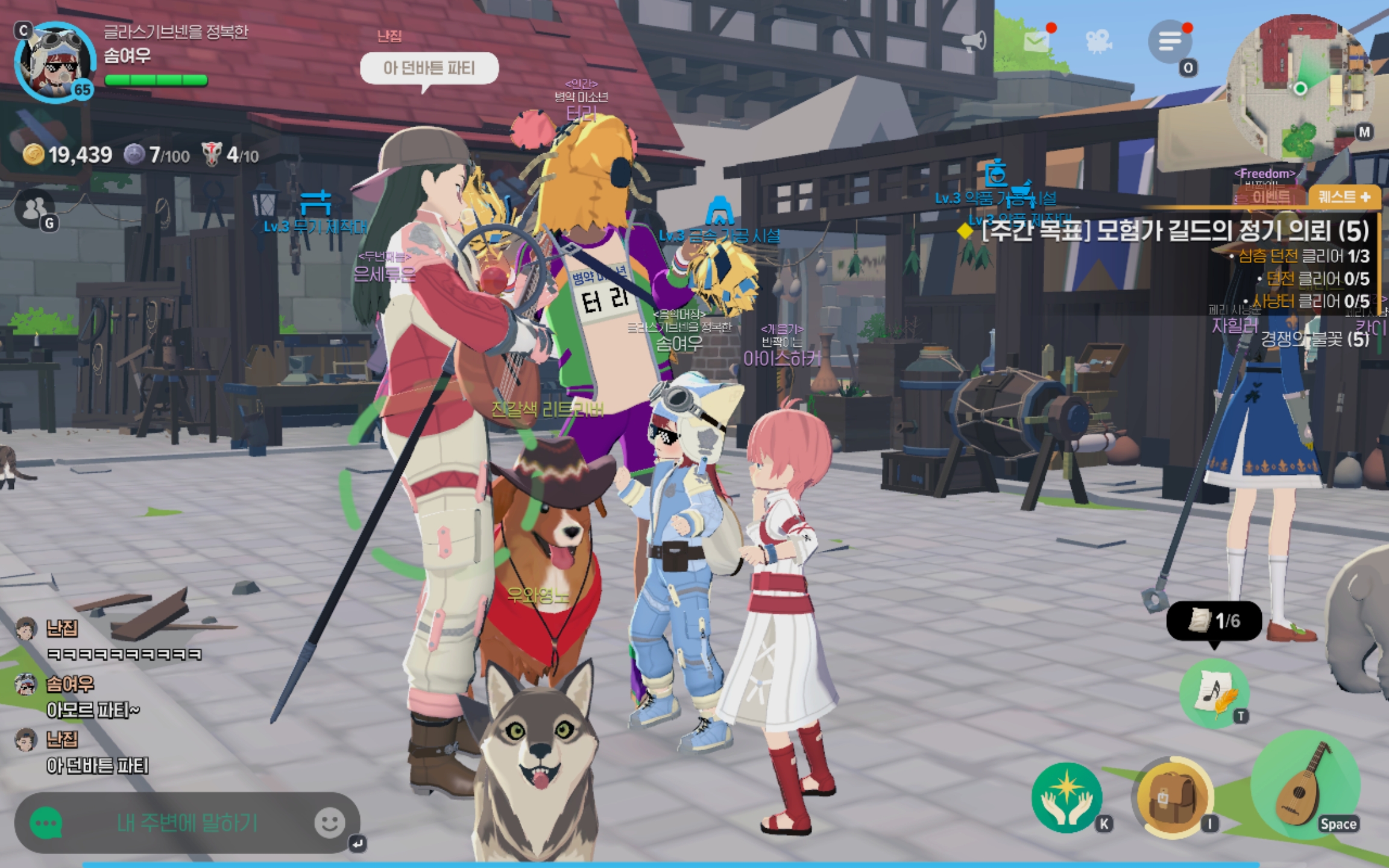
Task: Open the main hamburger menu
Action: coord(1170,41)
